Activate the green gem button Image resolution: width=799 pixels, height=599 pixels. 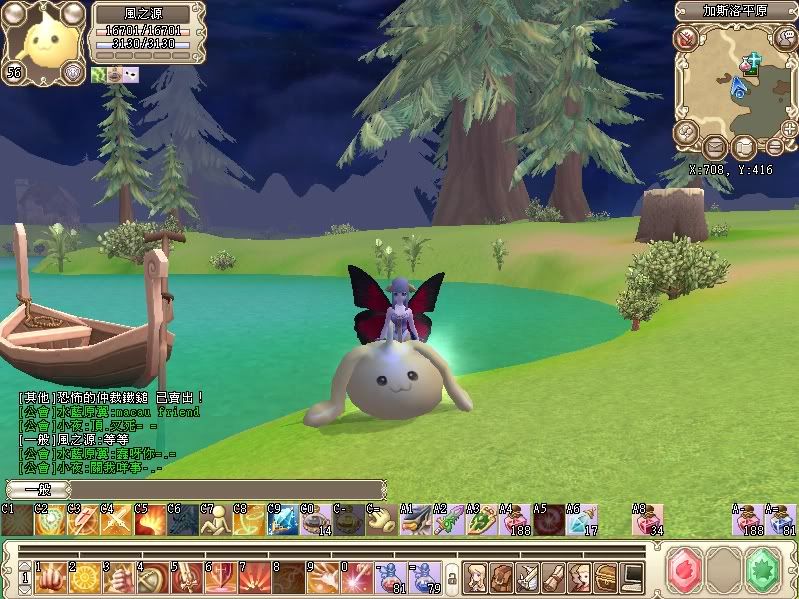pyautogui.click(x=763, y=572)
